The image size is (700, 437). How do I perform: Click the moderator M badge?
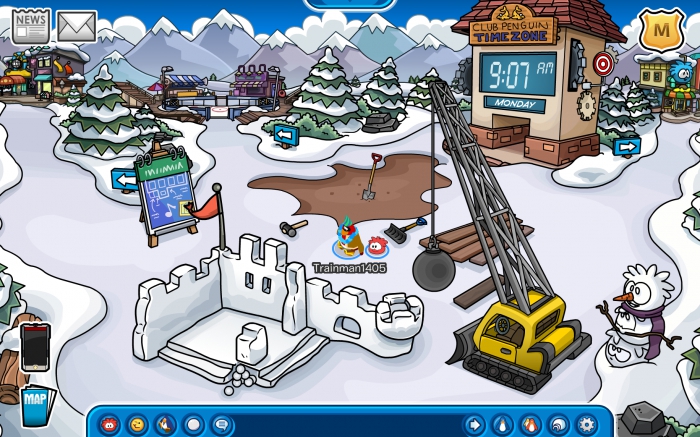point(659,28)
